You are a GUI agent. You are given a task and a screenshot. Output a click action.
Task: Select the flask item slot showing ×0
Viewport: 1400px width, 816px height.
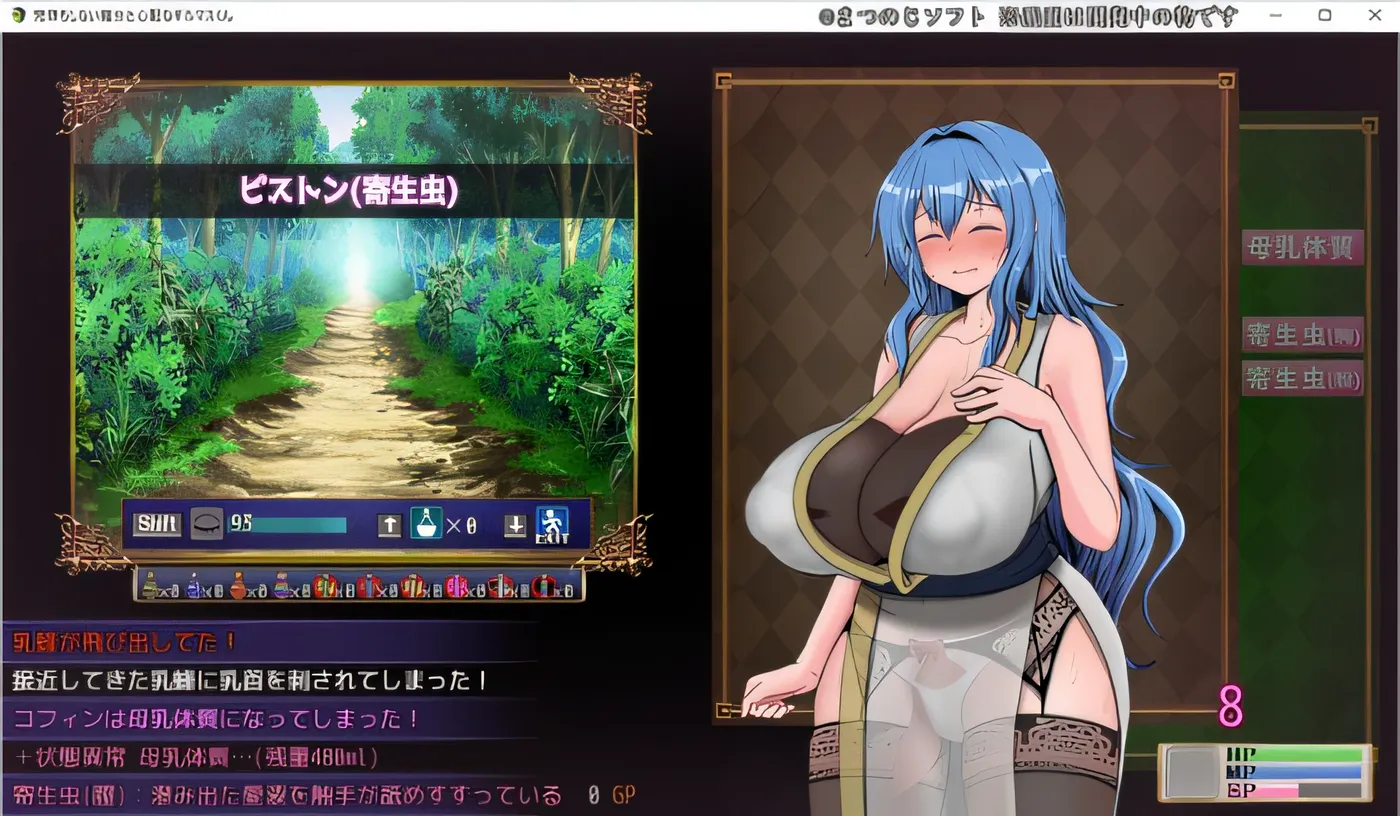[x=425, y=522]
